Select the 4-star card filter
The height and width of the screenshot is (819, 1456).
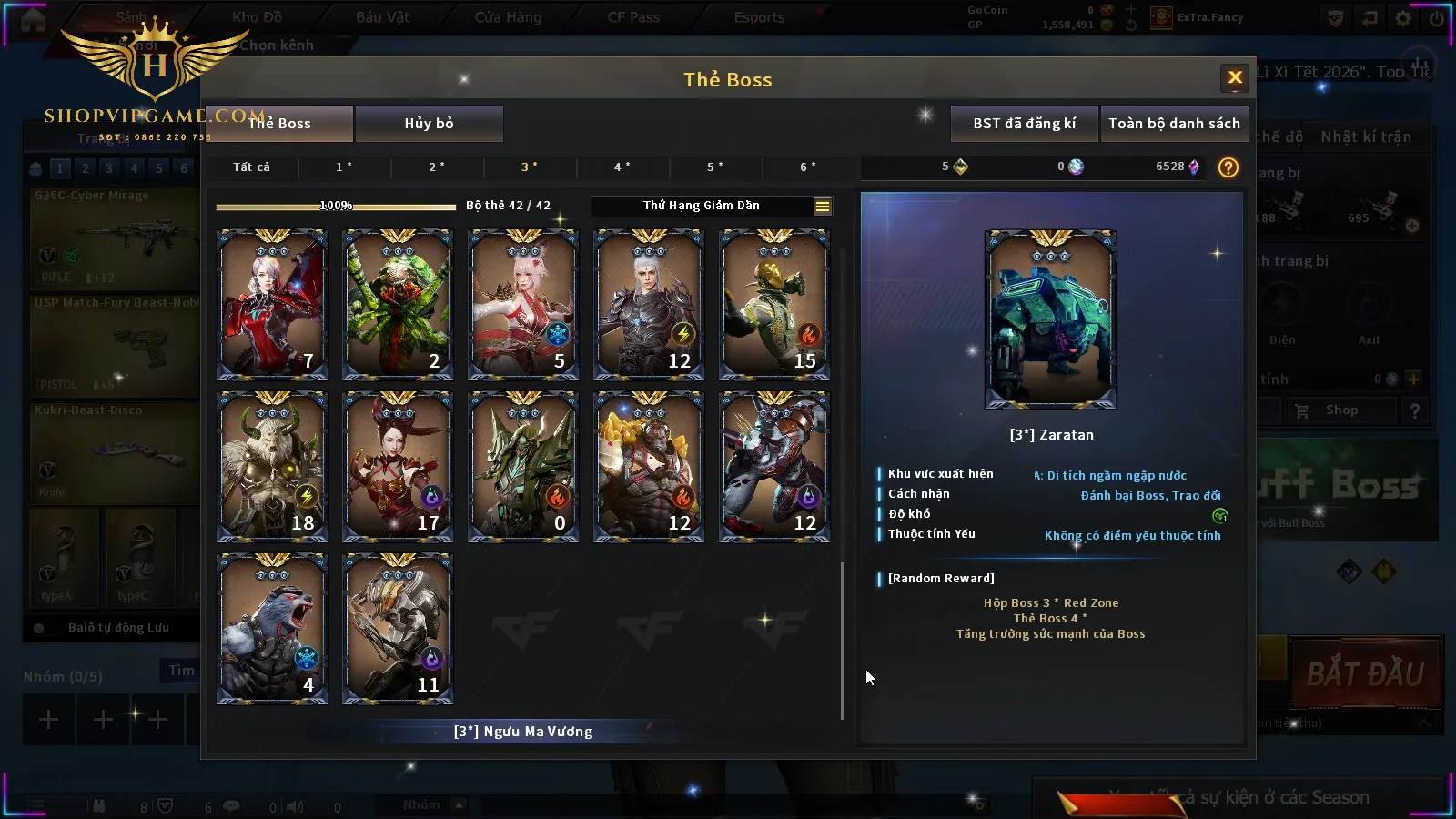[622, 167]
